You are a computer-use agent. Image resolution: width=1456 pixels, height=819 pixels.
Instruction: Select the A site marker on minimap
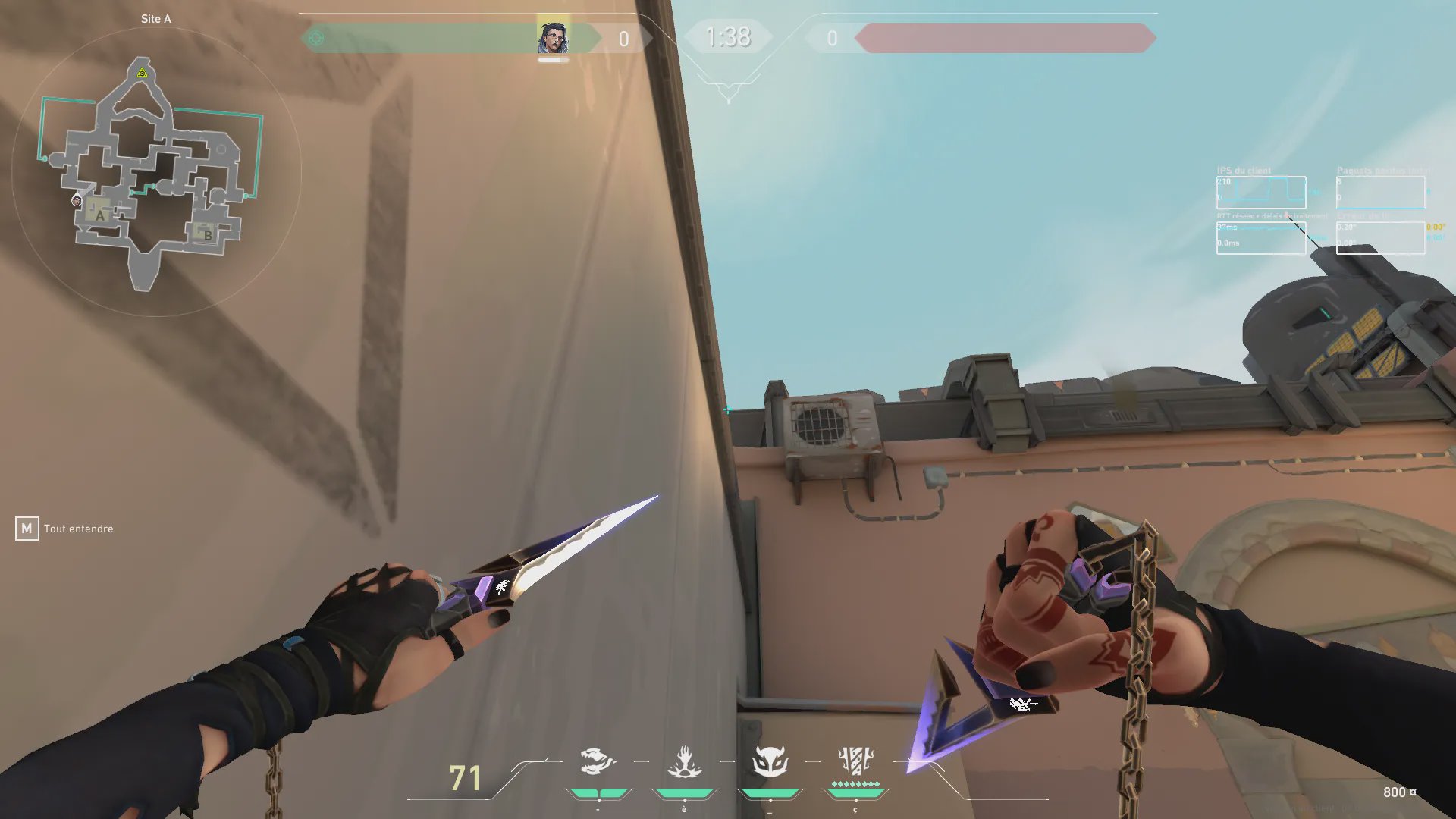click(99, 215)
